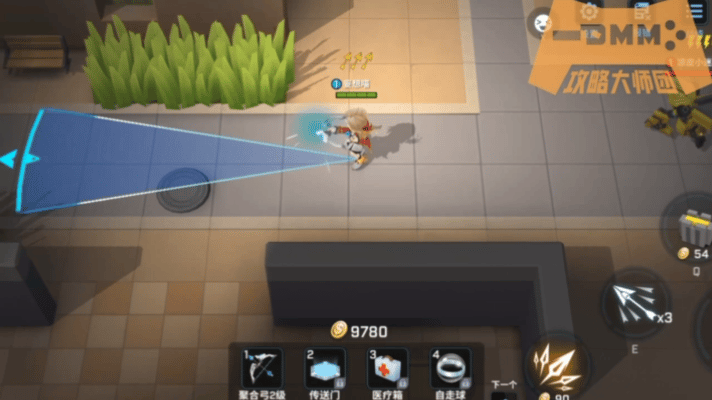Select the 医疗箱 medkit item
Screen dimensions: 712x400
tap(386, 368)
